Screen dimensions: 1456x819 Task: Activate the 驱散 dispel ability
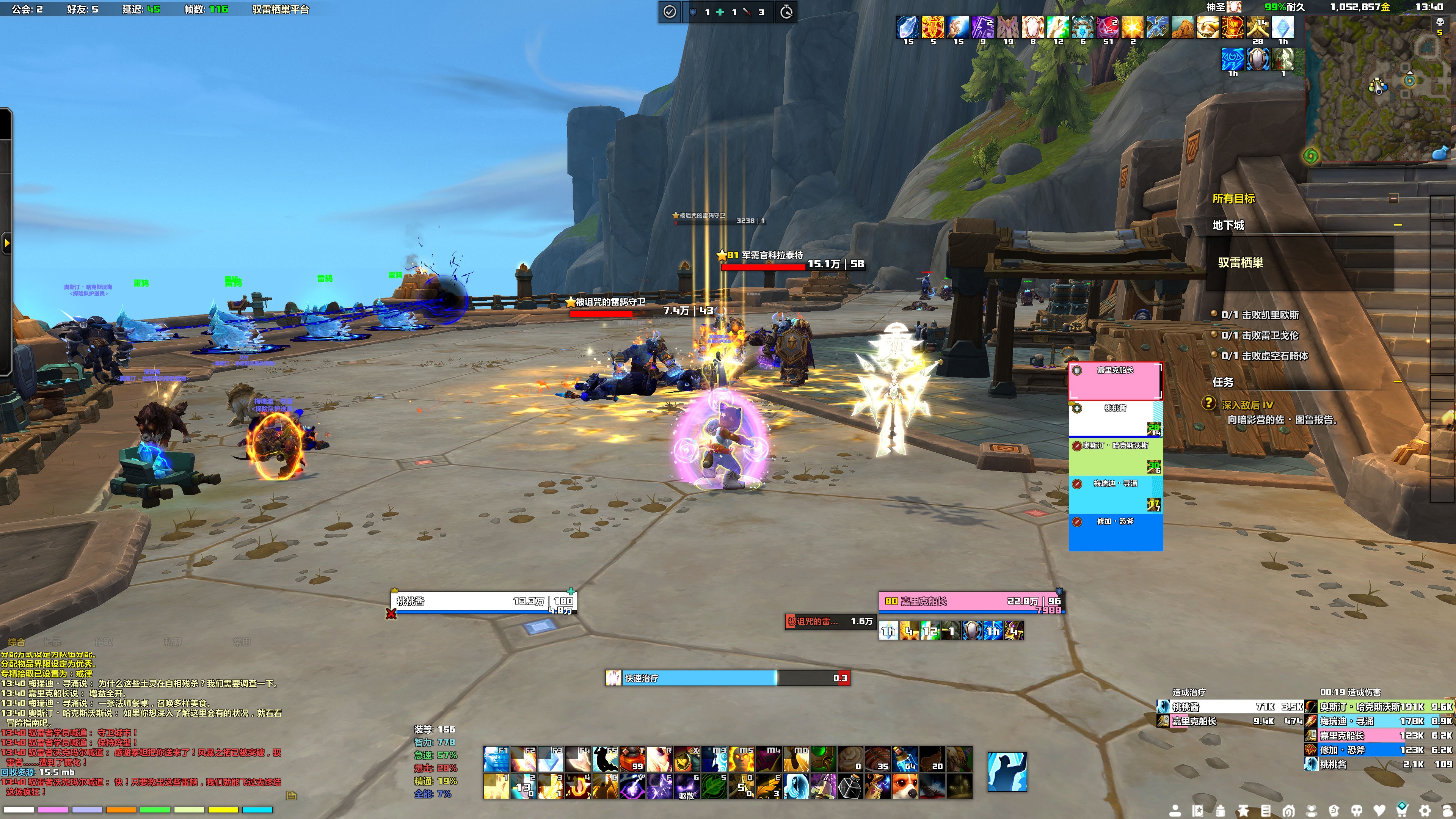pyautogui.click(x=687, y=786)
